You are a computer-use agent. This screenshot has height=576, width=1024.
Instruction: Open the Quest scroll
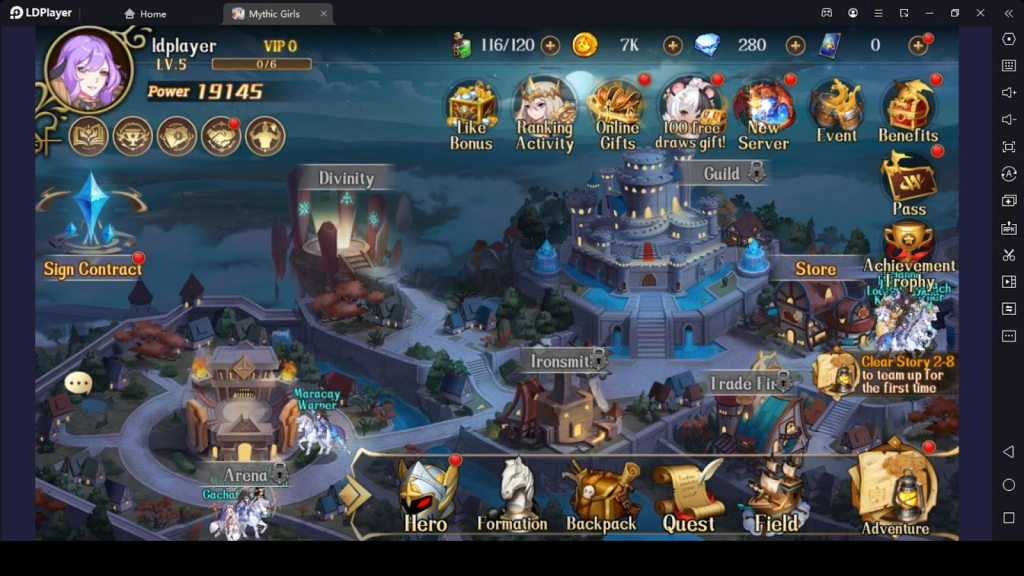point(688,494)
